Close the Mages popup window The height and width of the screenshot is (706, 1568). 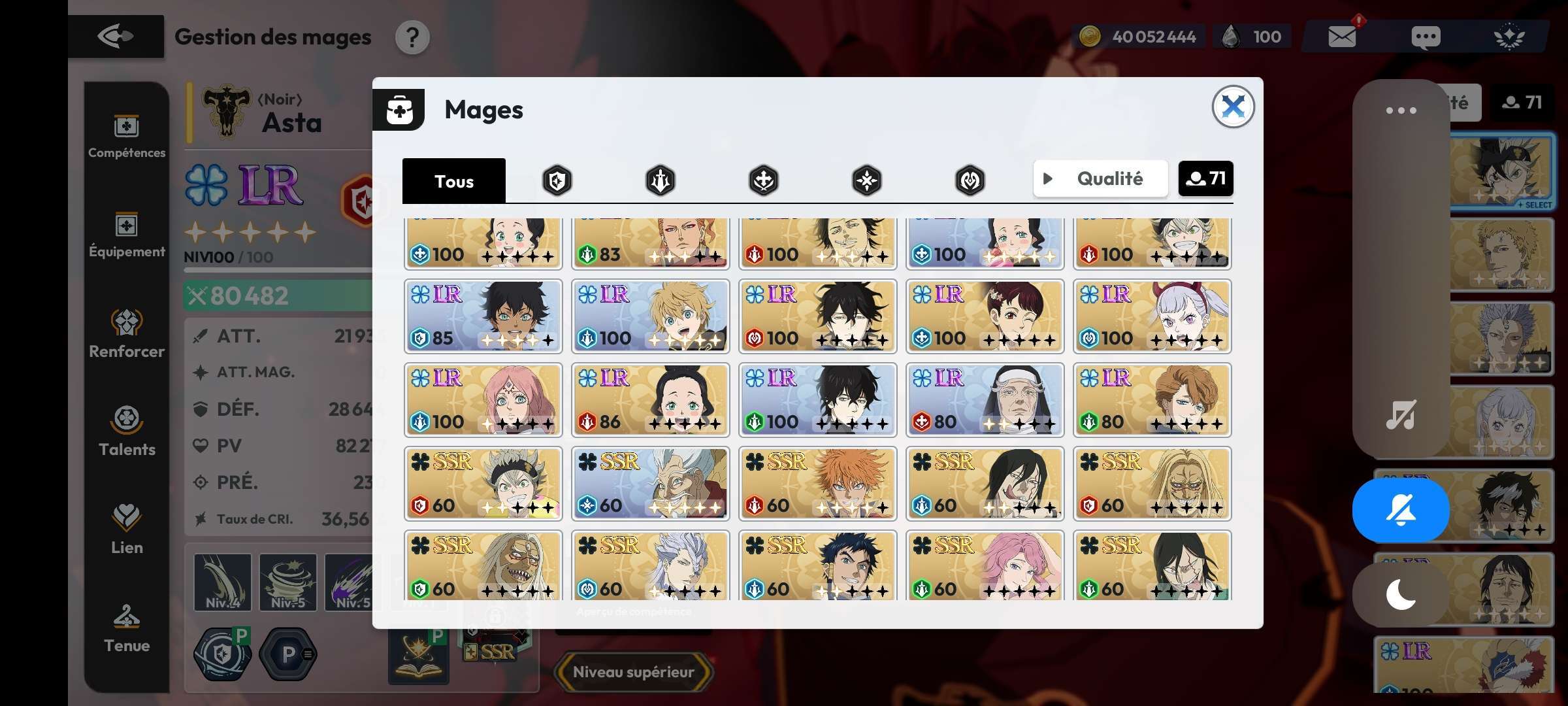[1232, 107]
